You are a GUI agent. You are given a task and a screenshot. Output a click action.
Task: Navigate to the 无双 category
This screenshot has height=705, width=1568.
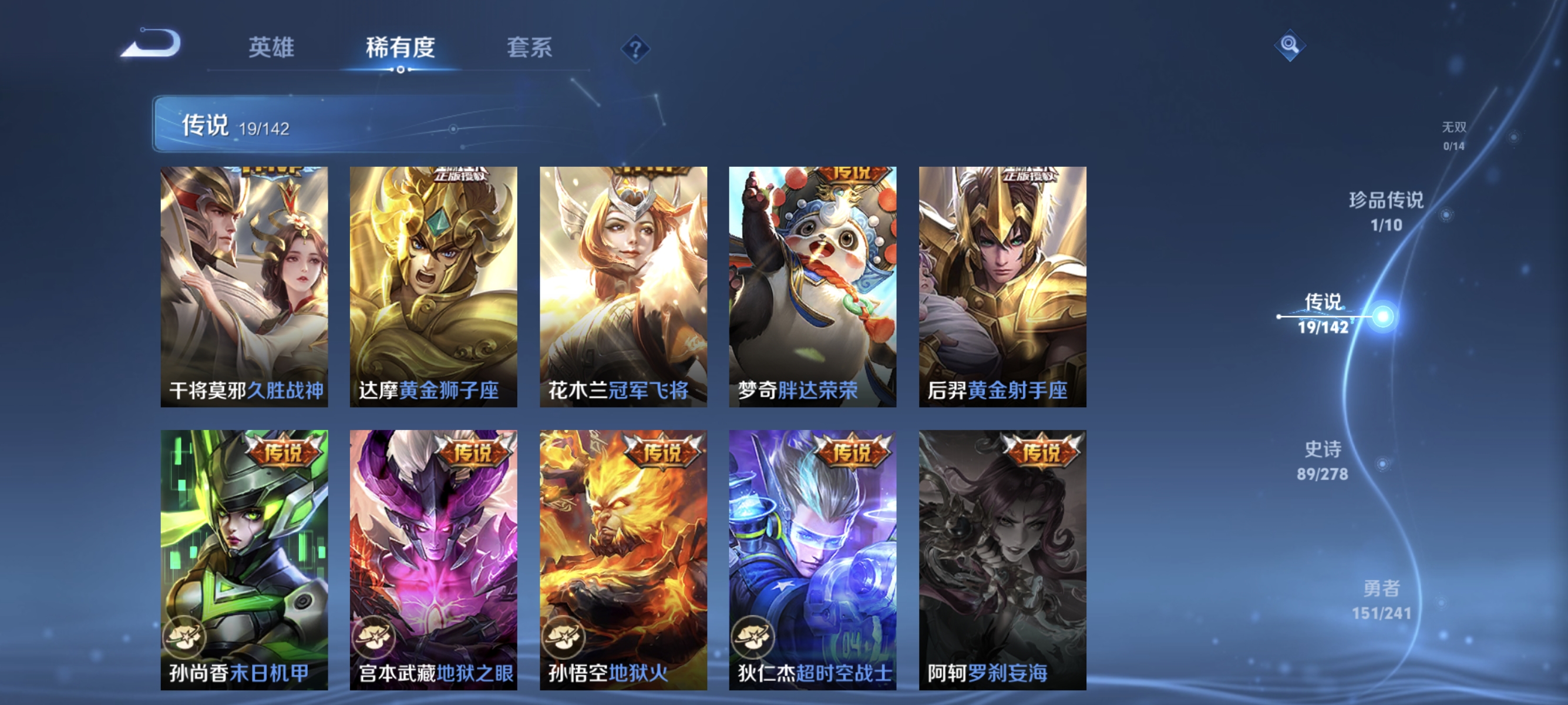tap(1455, 136)
